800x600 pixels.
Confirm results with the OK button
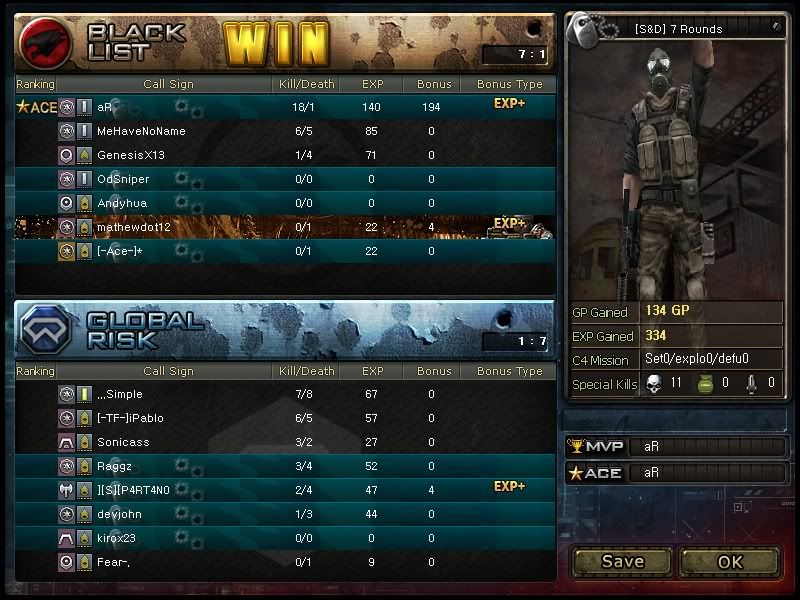coord(730,561)
